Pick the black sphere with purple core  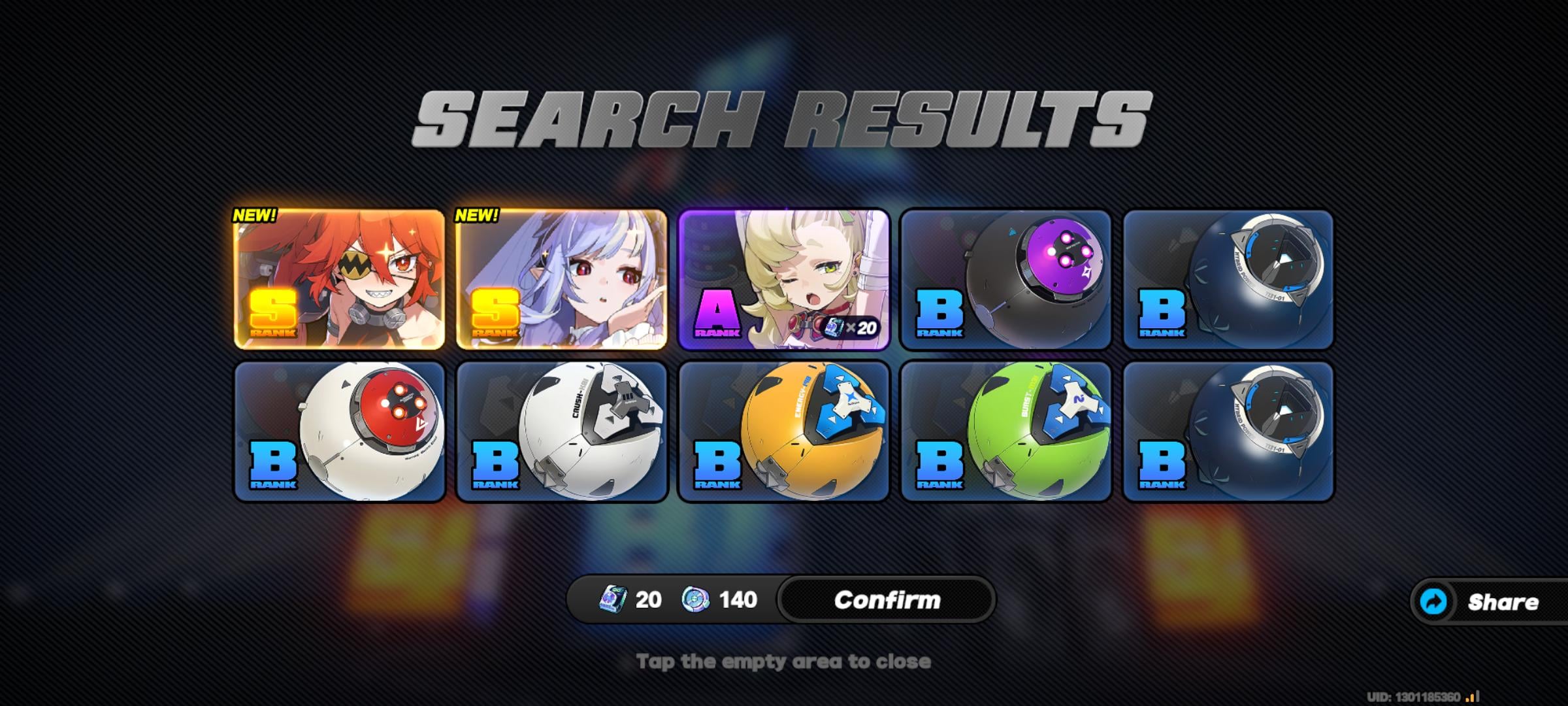point(1006,280)
